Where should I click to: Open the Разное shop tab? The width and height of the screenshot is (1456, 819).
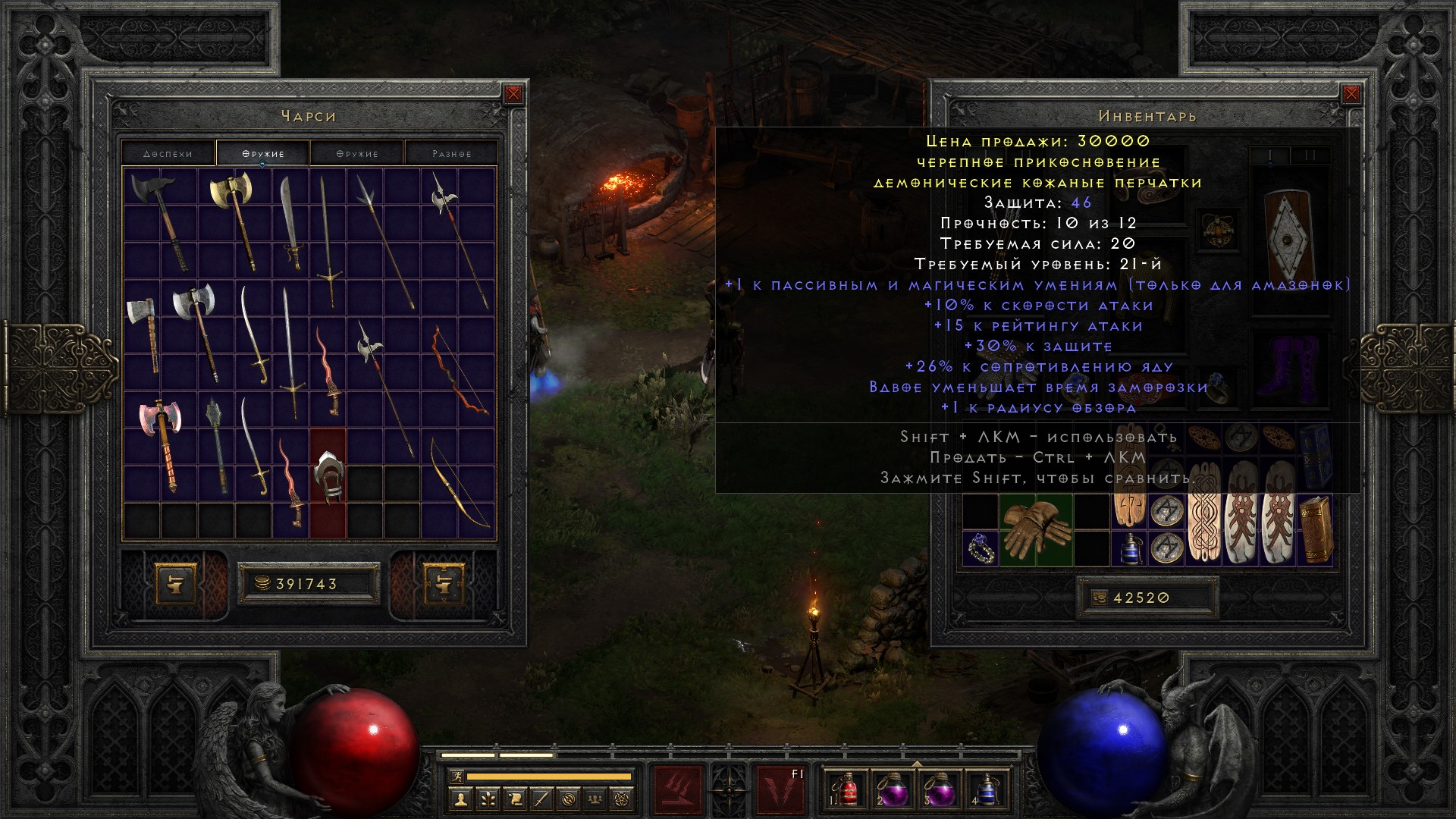[451, 153]
